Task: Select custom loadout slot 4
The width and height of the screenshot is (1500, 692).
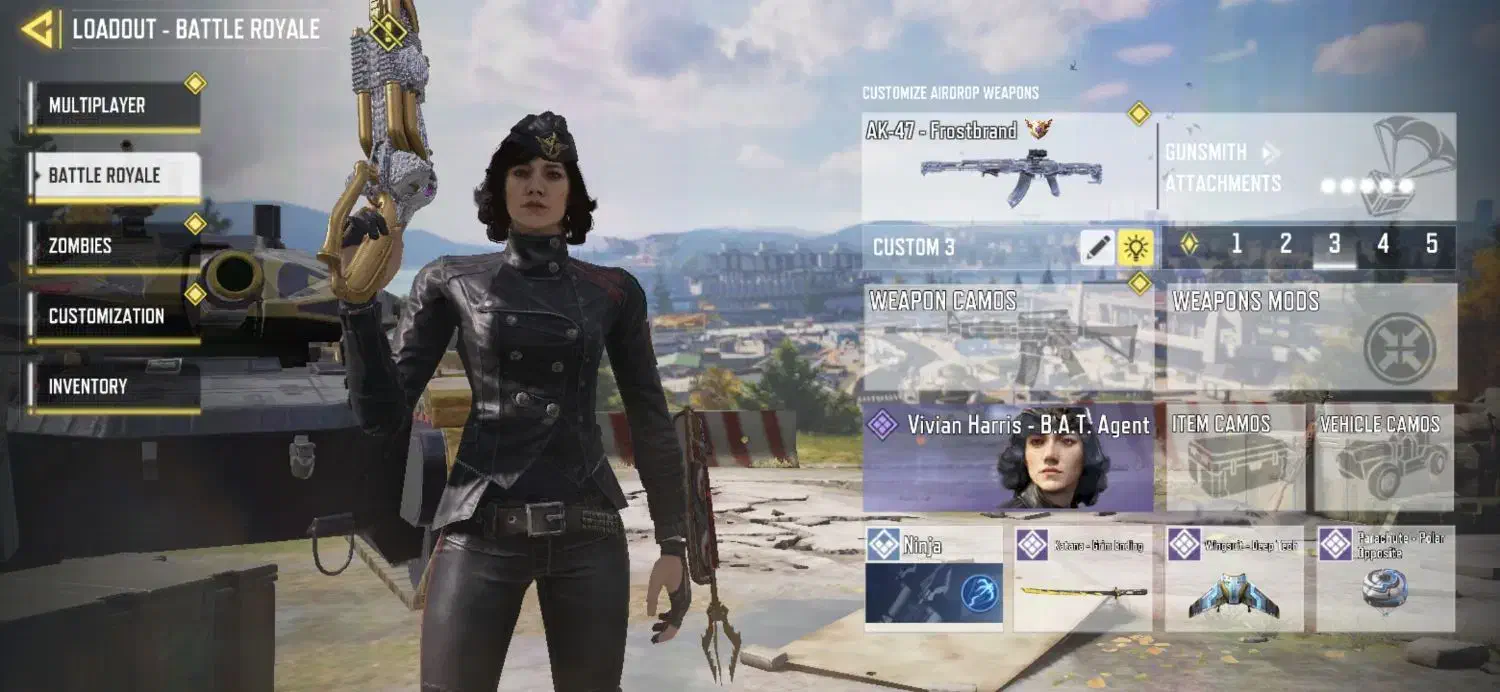Action: pyautogui.click(x=1383, y=245)
